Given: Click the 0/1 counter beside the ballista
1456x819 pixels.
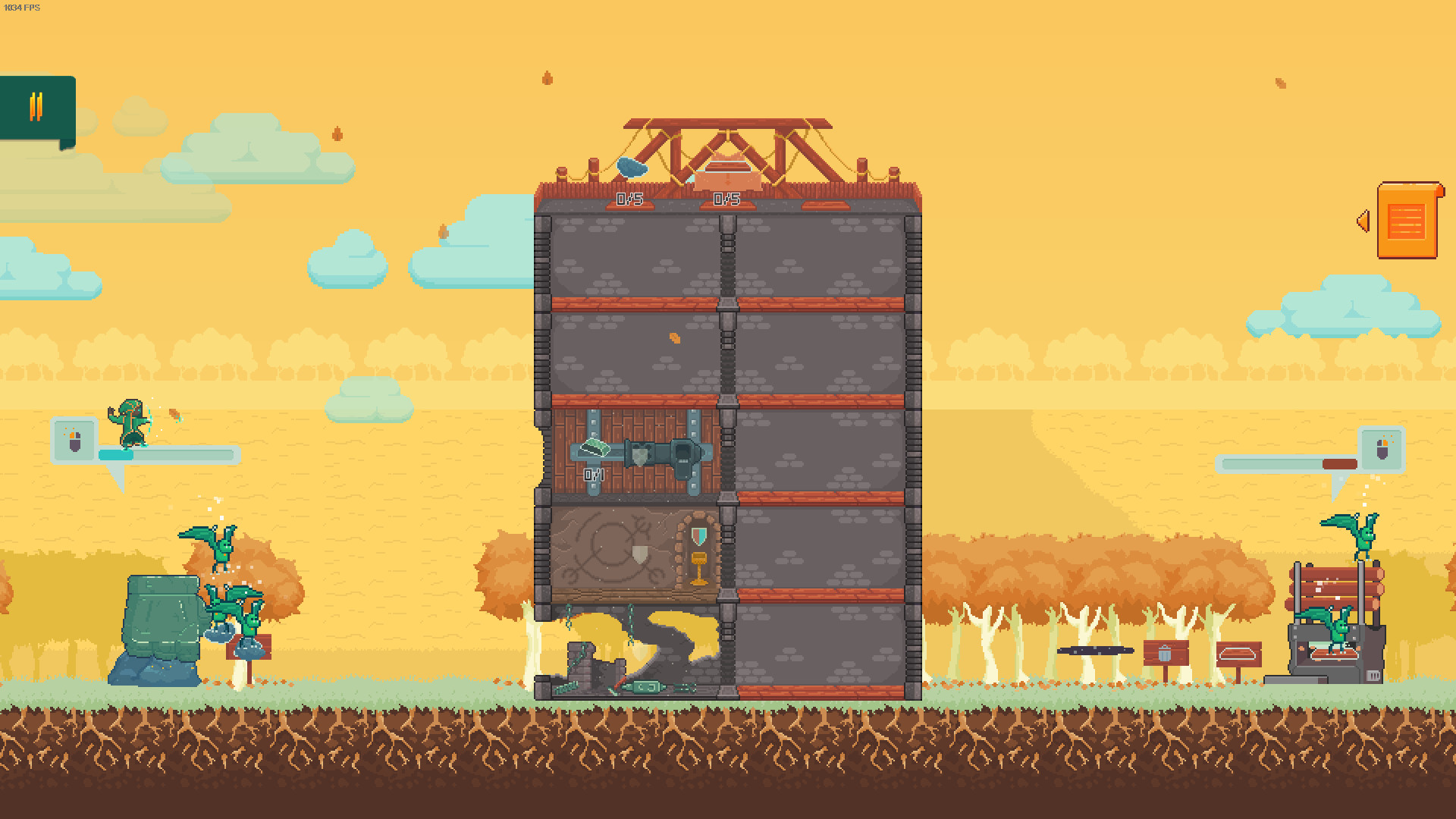Looking at the screenshot, I should 593,474.
